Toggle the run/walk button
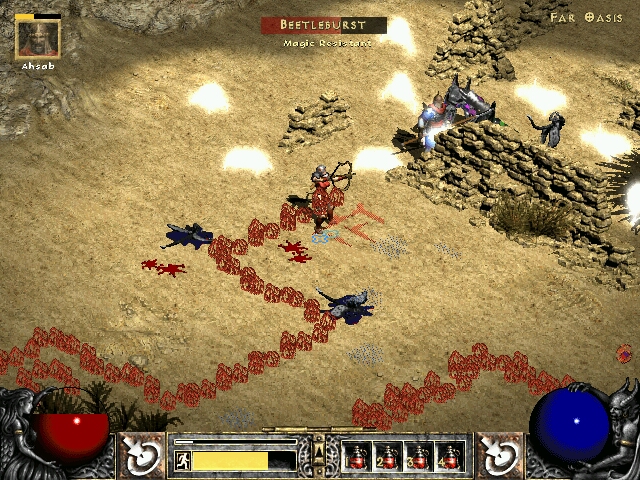 coord(183,461)
